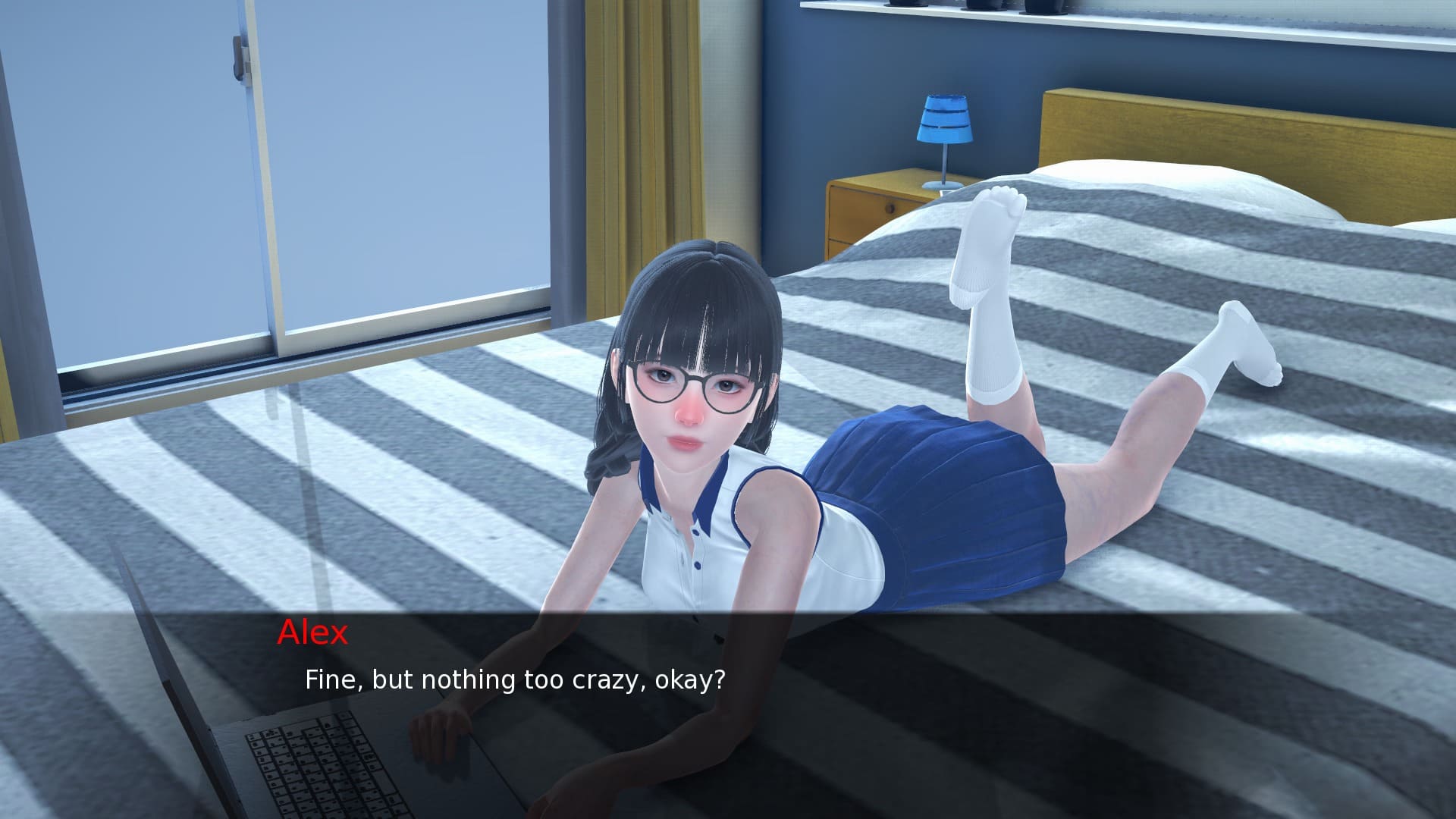Advance Alex's dialogue text box

(x=728, y=713)
